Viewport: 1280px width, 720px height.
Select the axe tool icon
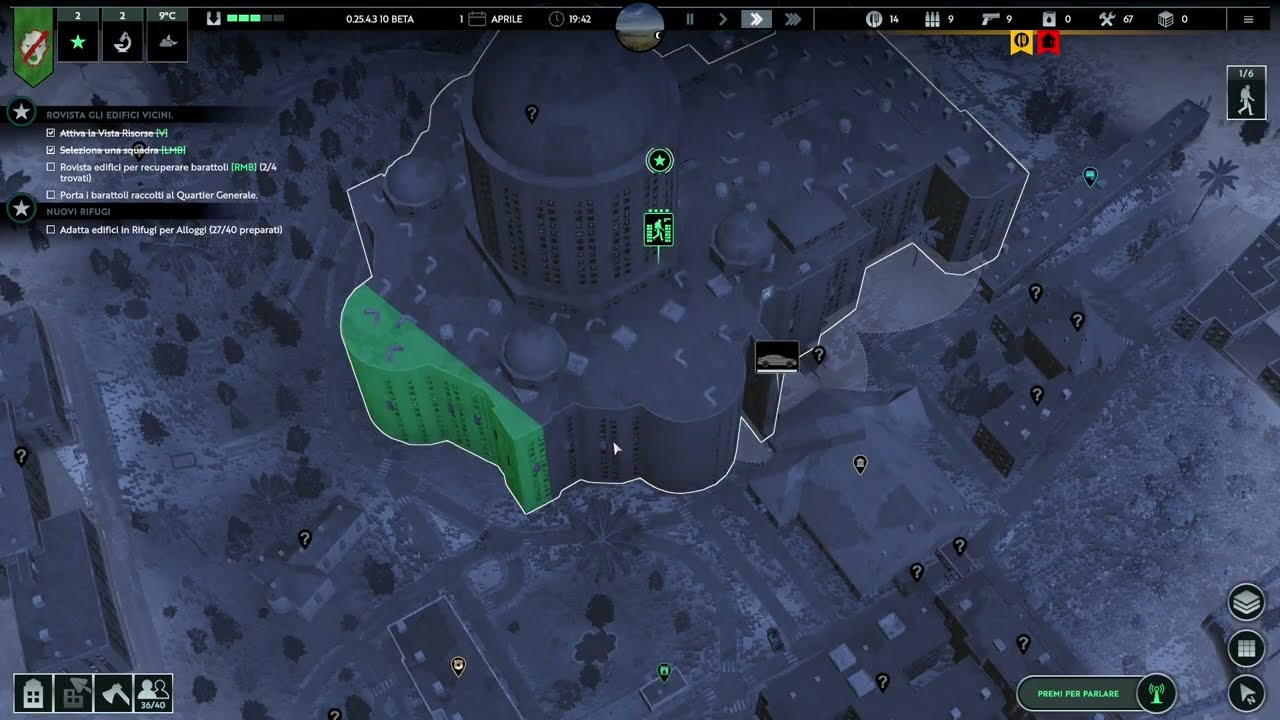coord(113,693)
